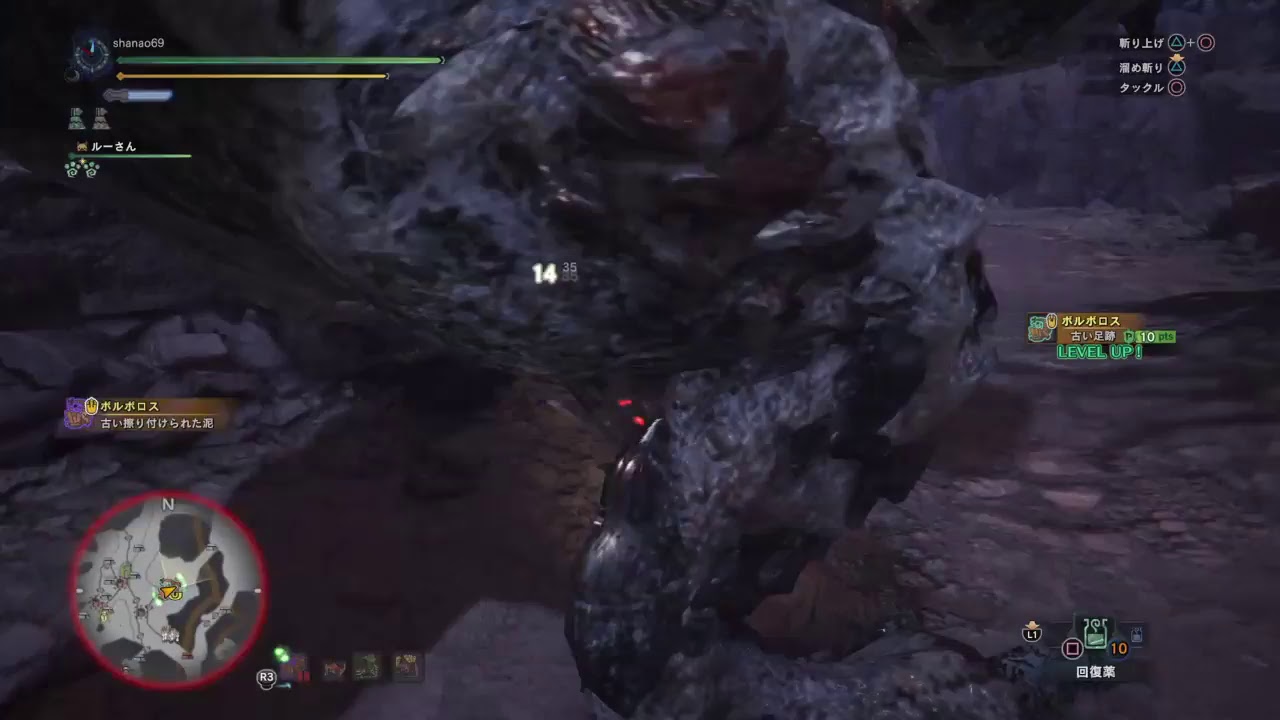The width and height of the screenshot is (1280, 720).
Task: Click the Square button prompt in the item bar
Action: click(x=1072, y=648)
